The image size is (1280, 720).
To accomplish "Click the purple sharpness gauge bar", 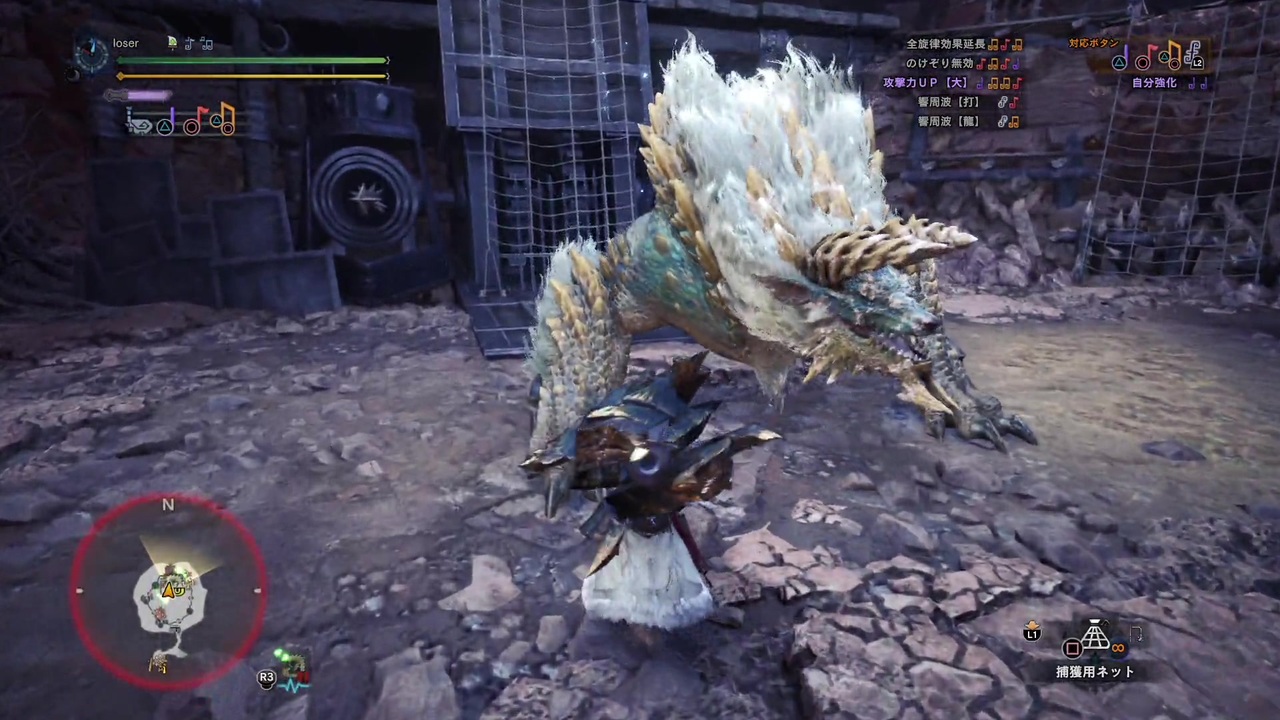I will [x=147, y=93].
